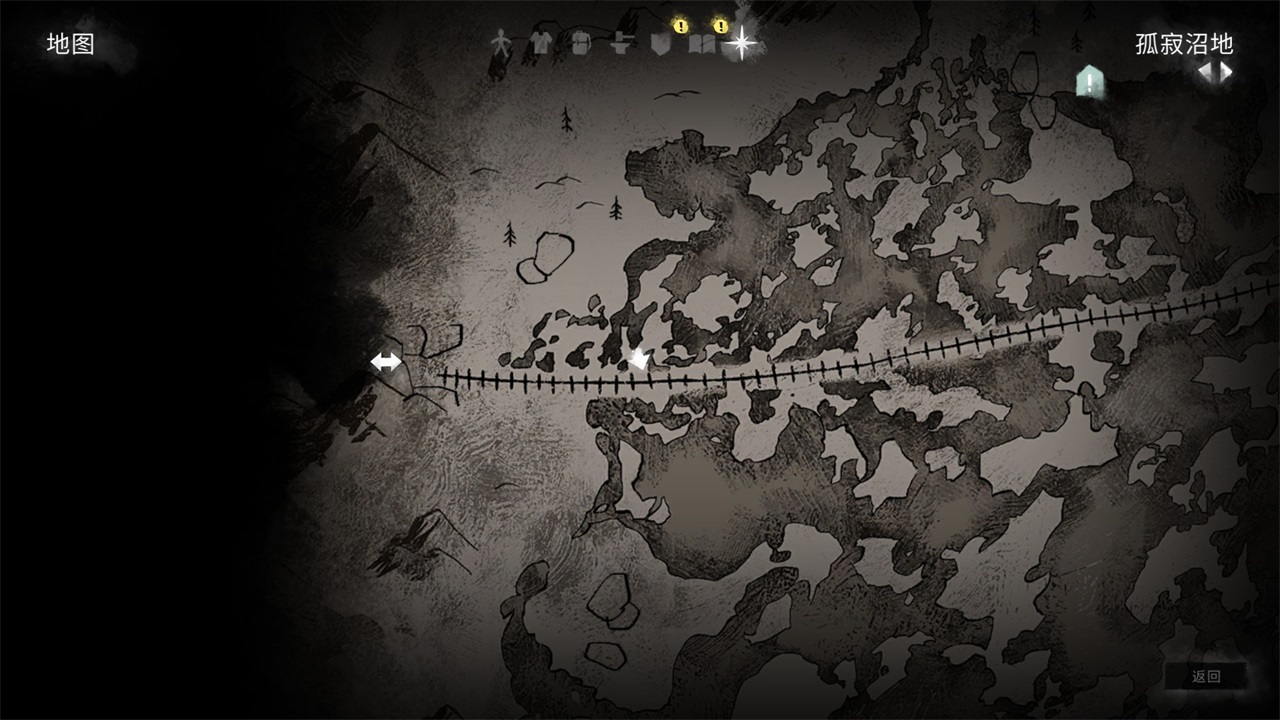This screenshot has height=720, width=1280.
Task: Select the double-arrow region transition marker
Action: click(x=386, y=362)
